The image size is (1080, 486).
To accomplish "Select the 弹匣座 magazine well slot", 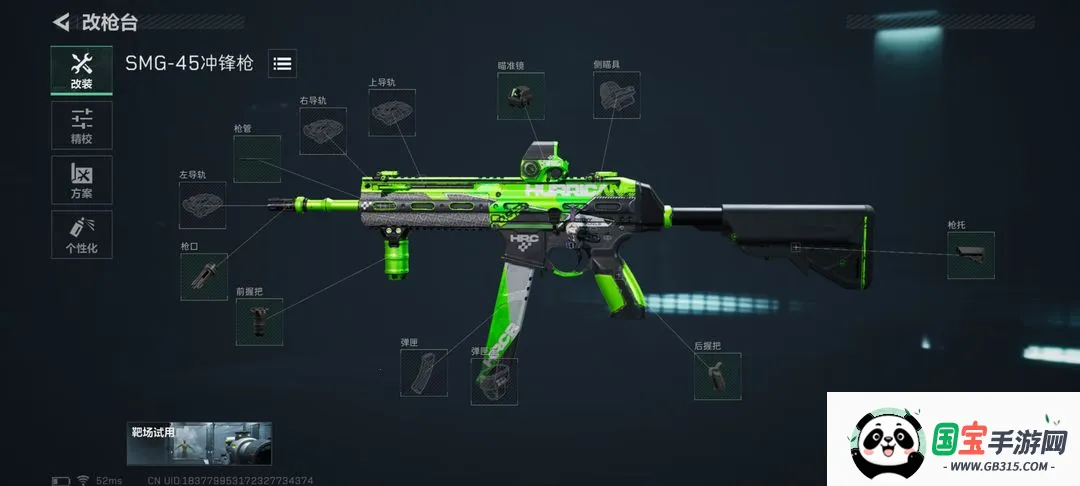I will [x=494, y=381].
